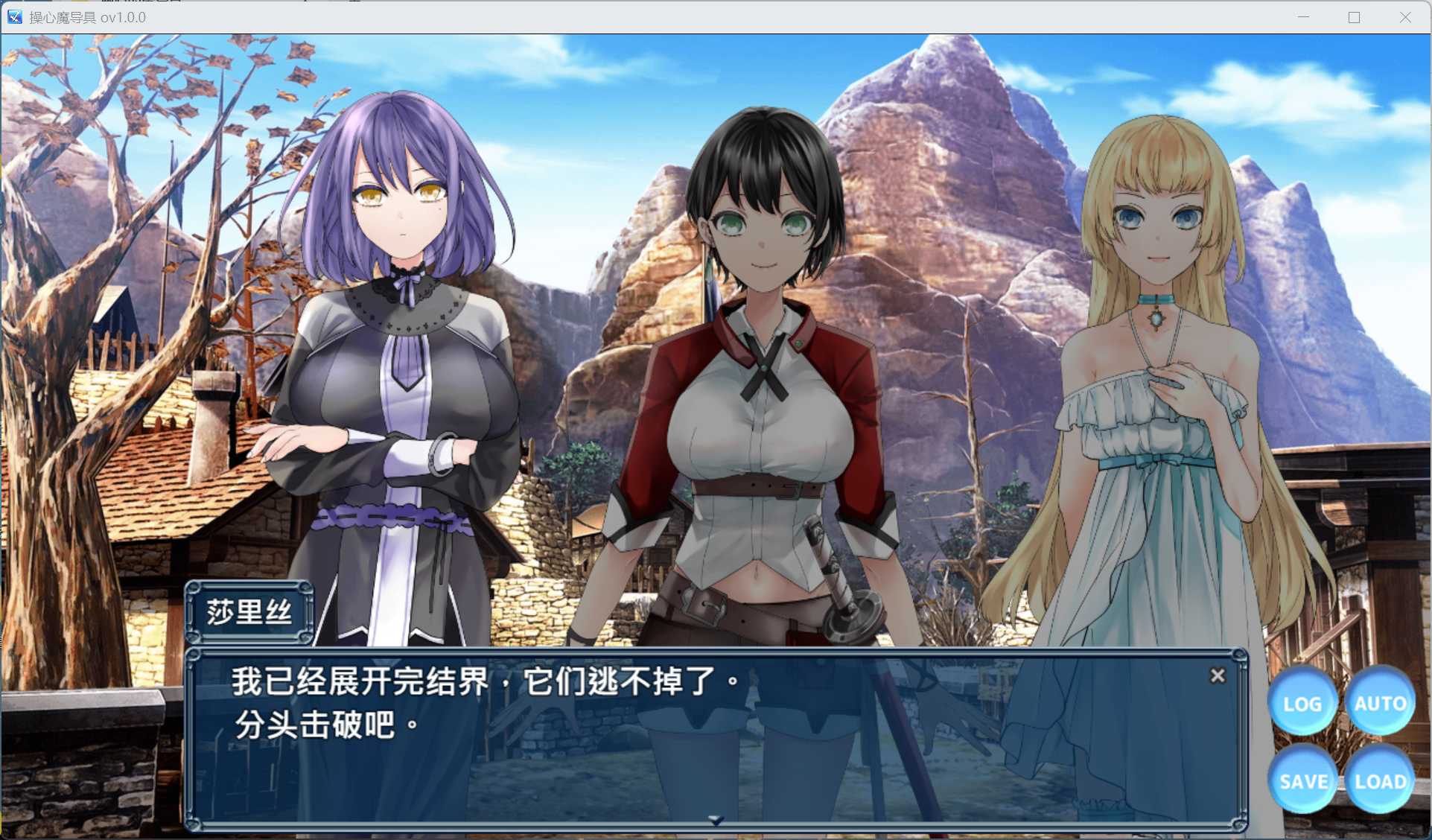This screenshot has height=840, width=1432.
Task: Open the SAVE screen
Action: click(x=1302, y=782)
